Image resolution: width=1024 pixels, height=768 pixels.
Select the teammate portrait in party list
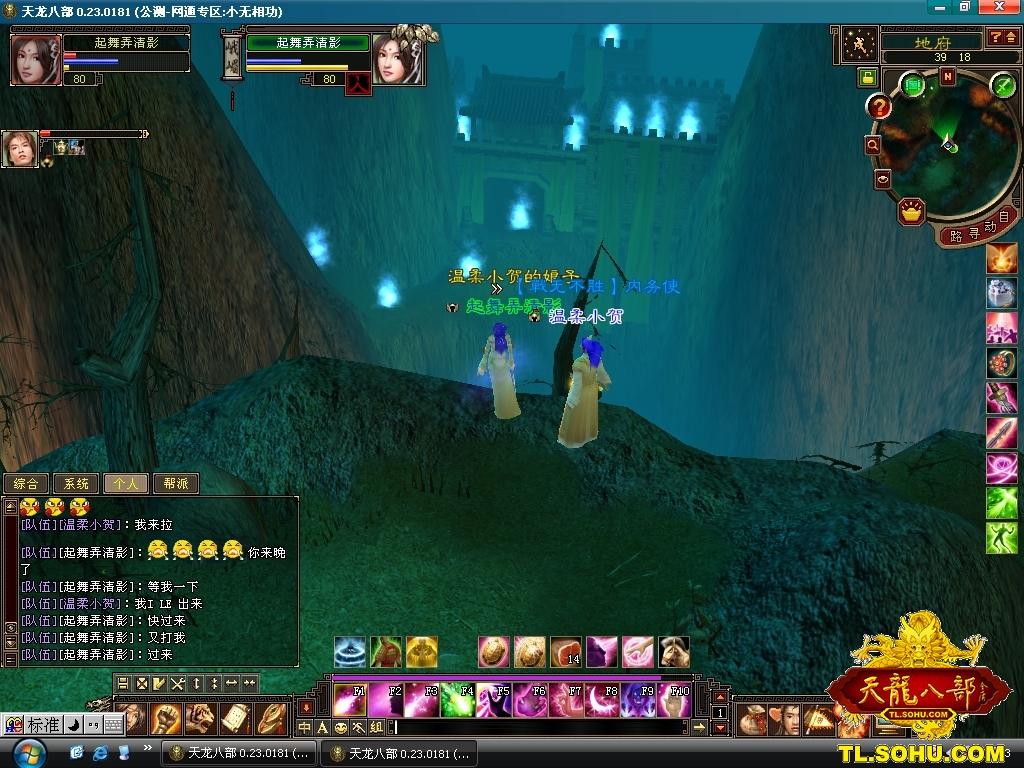click(x=19, y=149)
